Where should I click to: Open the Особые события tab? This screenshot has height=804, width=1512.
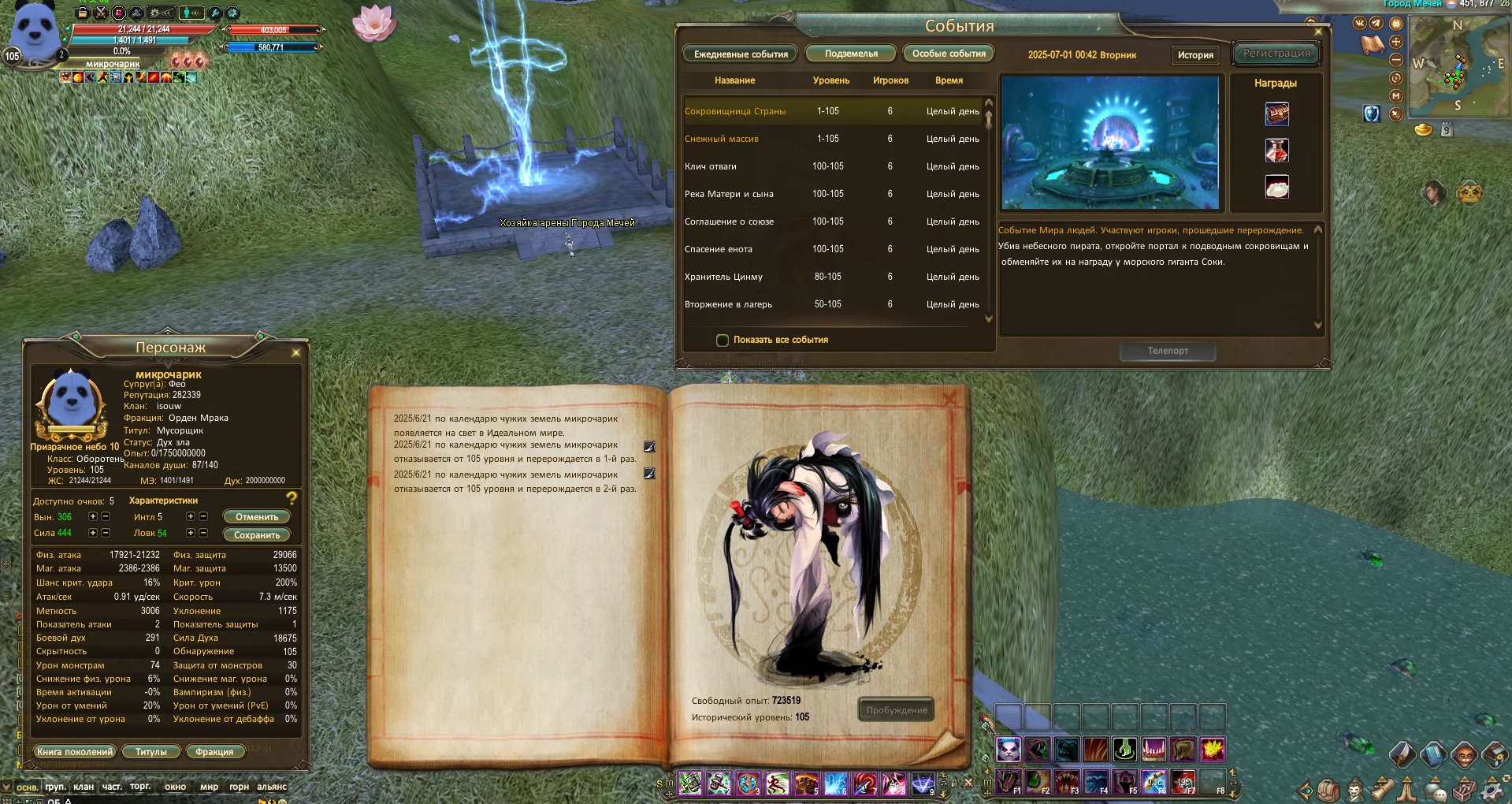point(949,54)
